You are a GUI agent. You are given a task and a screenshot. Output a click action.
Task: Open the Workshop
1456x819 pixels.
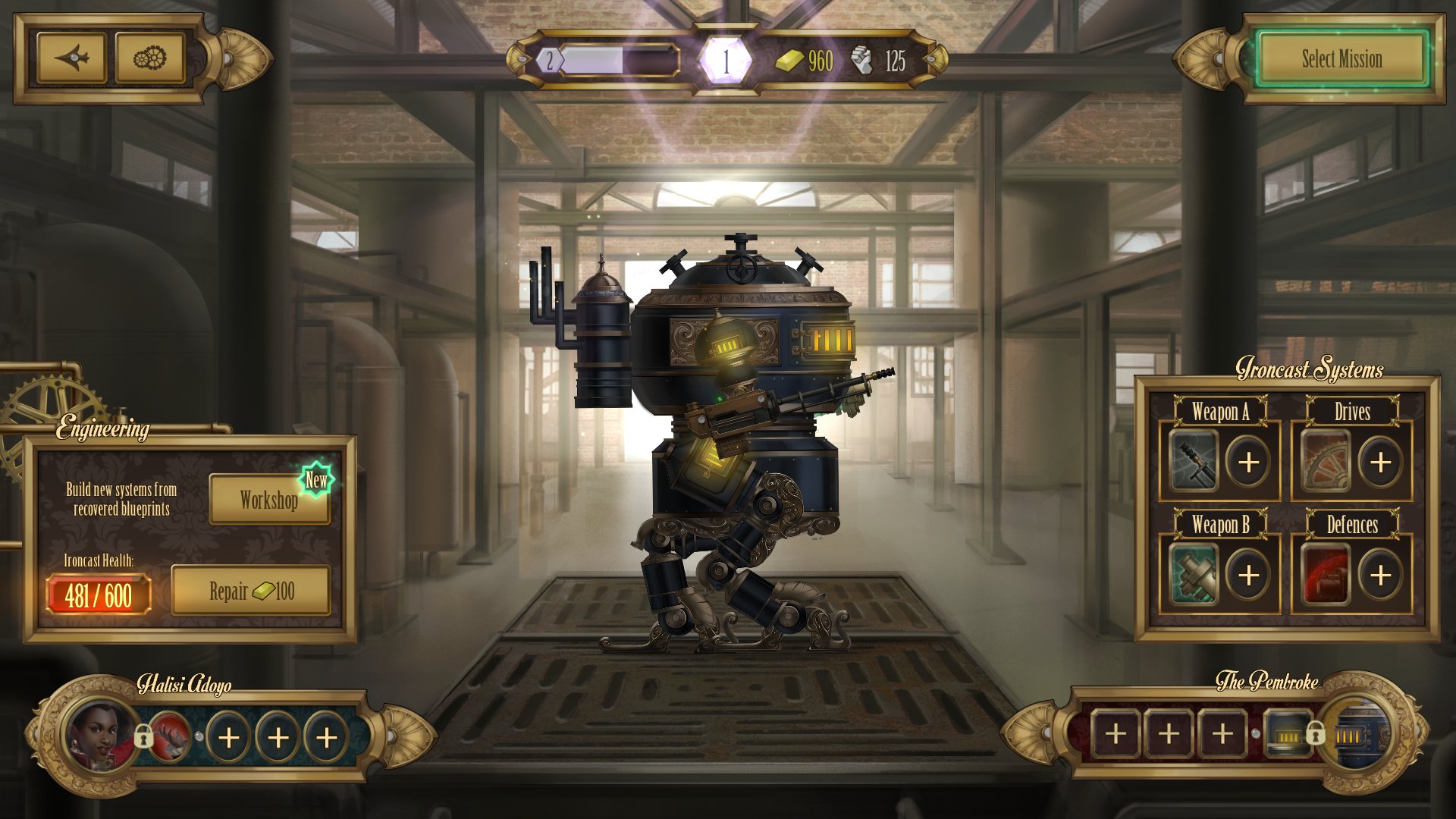[x=269, y=500]
